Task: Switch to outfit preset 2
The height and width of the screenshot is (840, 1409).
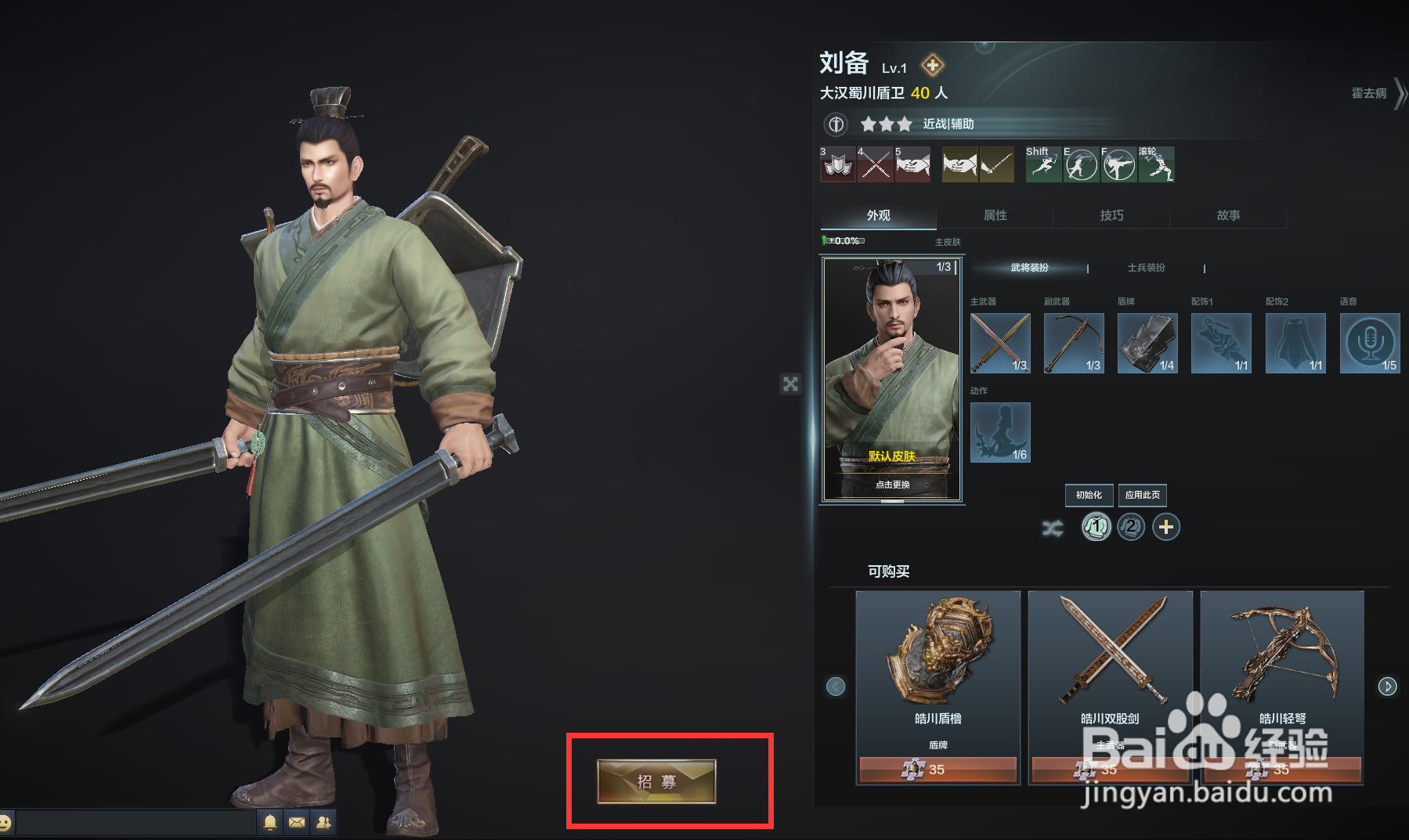Action: click(1131, 527)
